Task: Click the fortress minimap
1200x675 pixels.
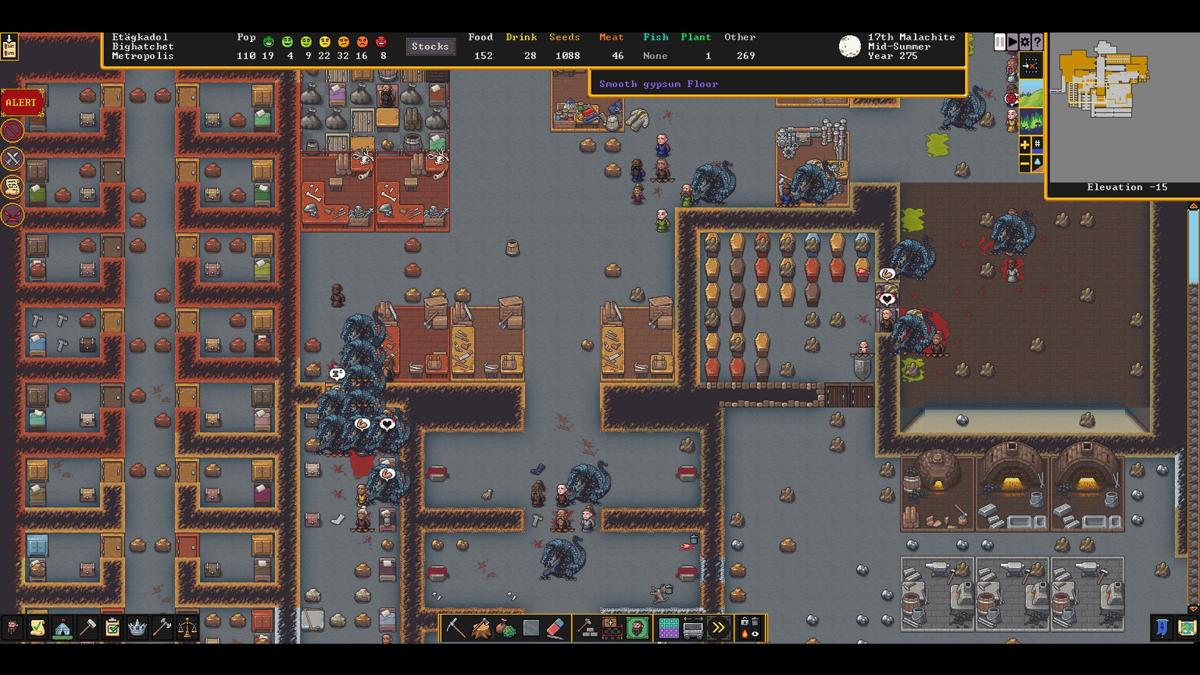Action: (1120, 108)
